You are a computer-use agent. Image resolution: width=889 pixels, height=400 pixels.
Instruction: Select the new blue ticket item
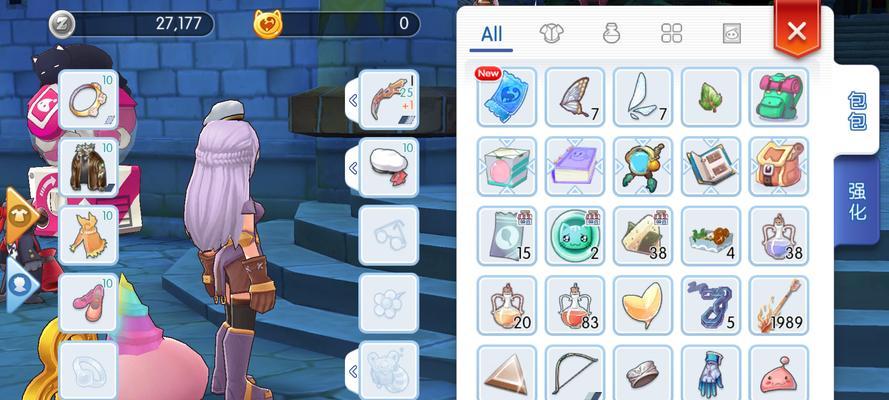coord(507,97)
